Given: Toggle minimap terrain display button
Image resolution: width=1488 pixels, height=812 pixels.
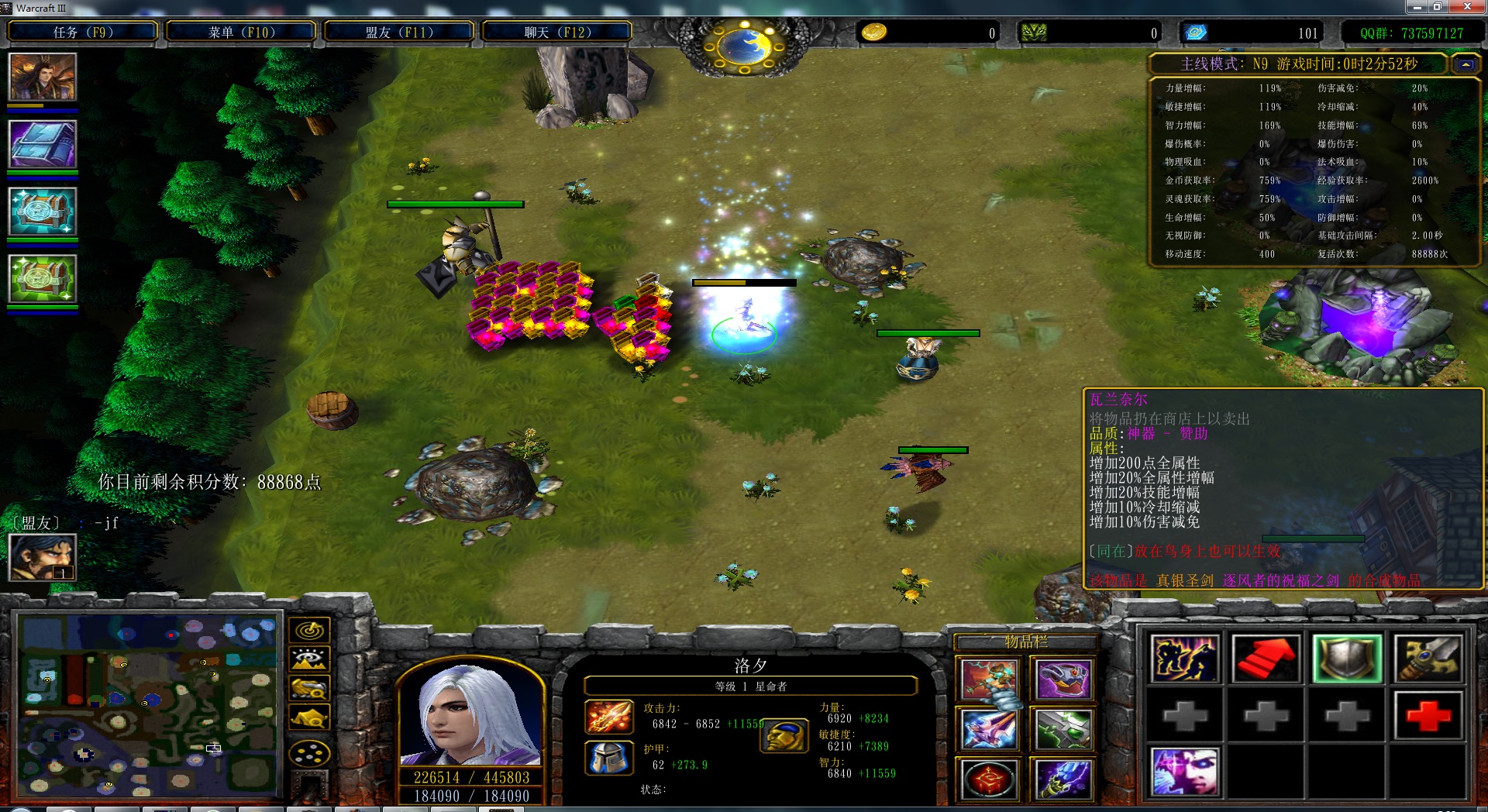Looking at the screenshot, I should pos(309,659).
